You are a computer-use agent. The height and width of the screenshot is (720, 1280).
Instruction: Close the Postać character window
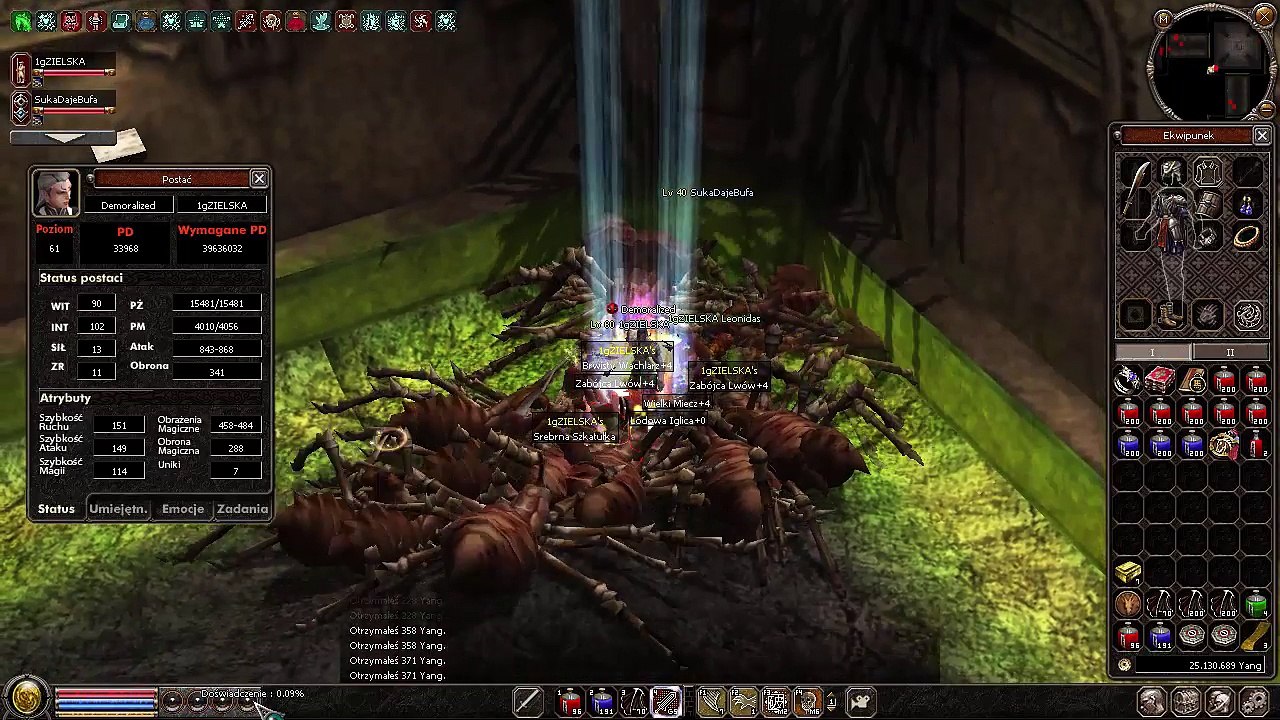(x=259, y=179)
